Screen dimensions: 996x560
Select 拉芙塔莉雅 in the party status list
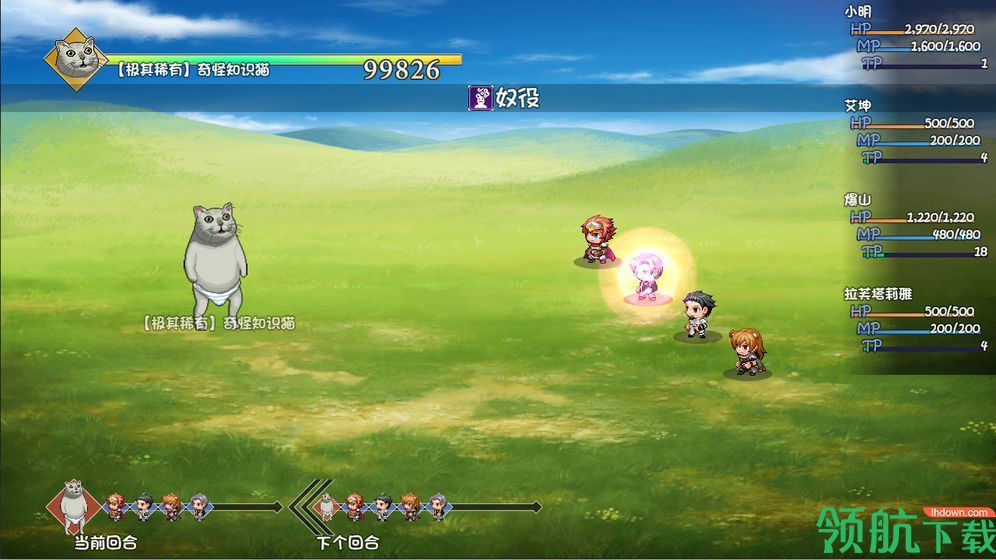878,293
